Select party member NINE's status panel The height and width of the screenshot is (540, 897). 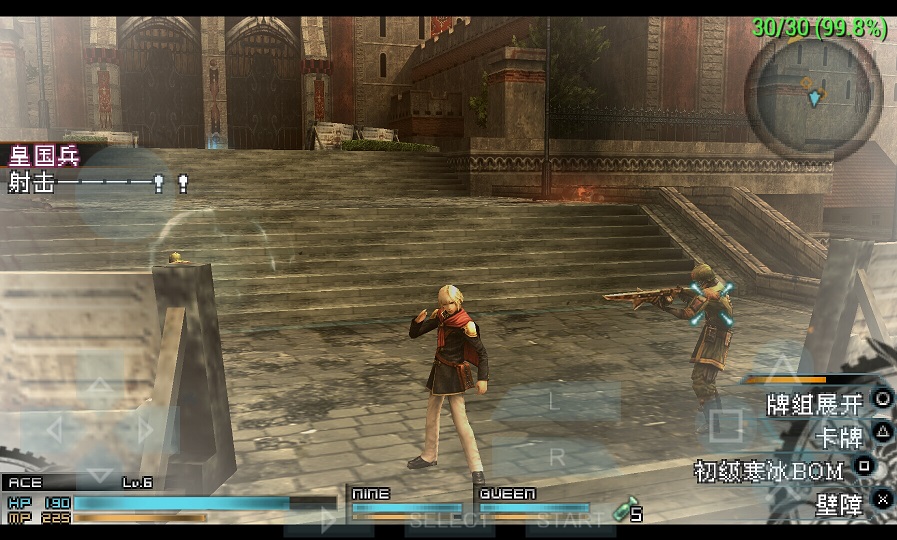(x=406, y=503)
